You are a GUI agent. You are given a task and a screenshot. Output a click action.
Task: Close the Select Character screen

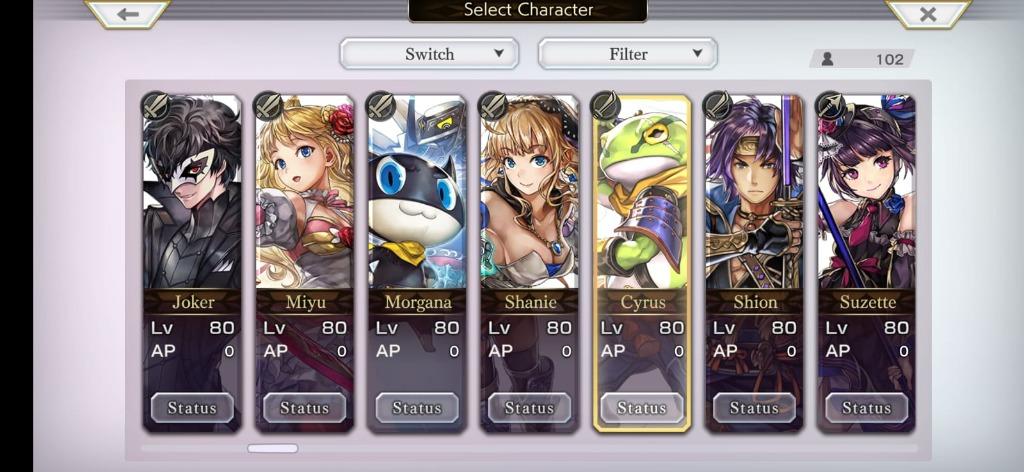pyautogui.click(x=927, y=13)
